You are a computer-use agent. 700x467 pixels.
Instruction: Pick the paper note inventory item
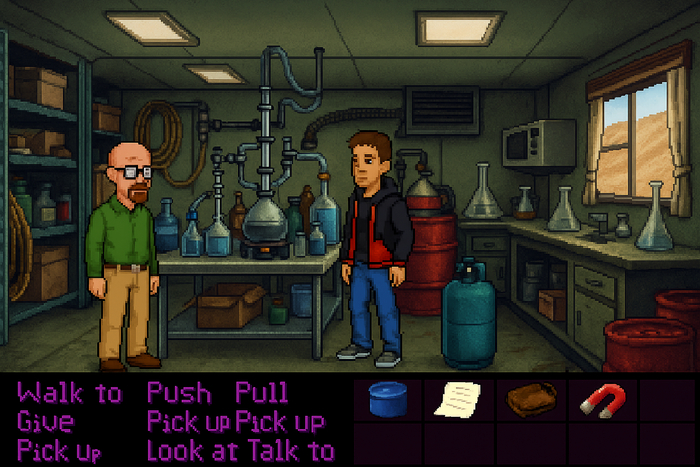[x=457, y=399]
